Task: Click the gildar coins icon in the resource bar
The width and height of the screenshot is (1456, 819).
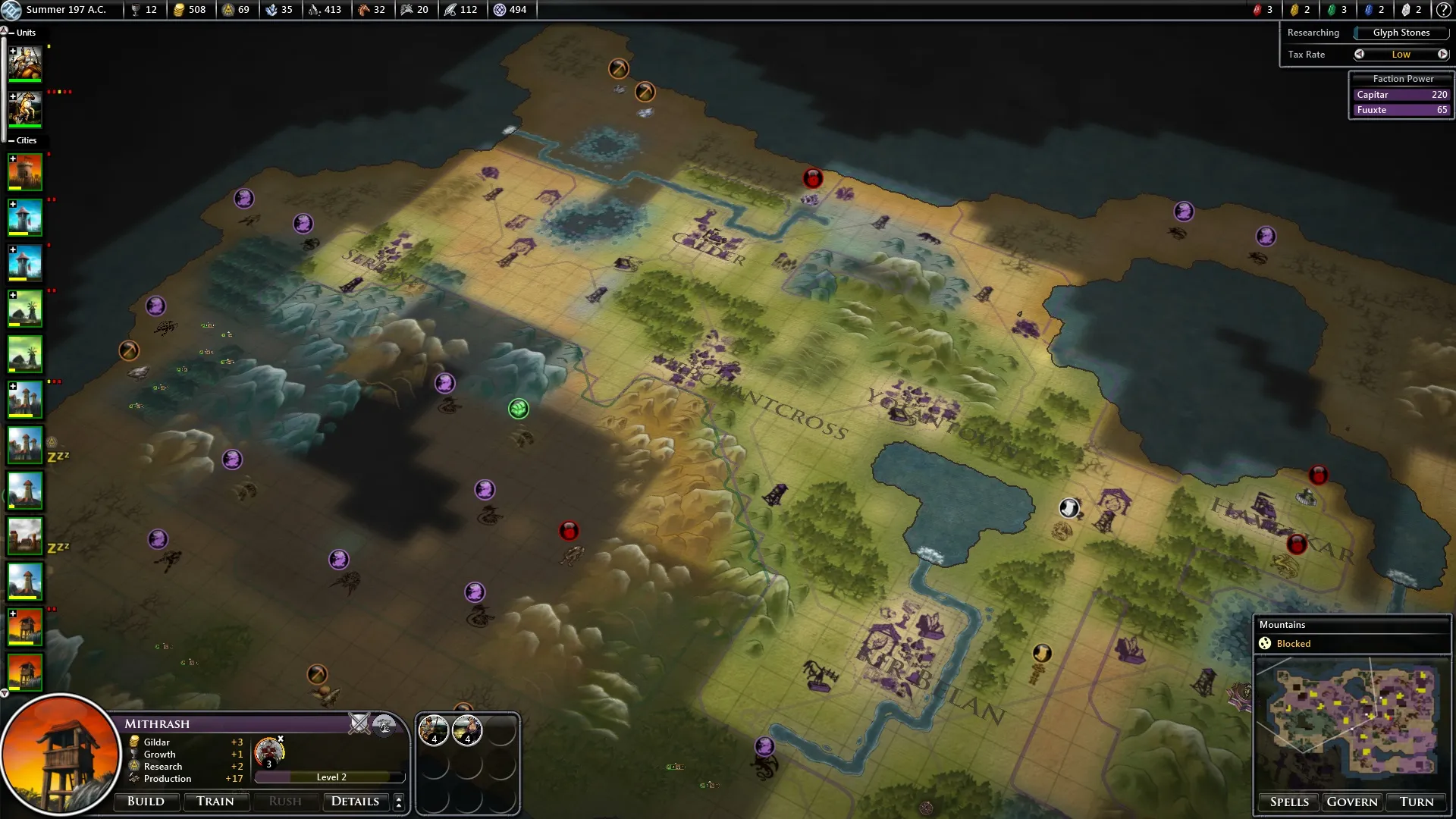Action: [x=180, y=10]
